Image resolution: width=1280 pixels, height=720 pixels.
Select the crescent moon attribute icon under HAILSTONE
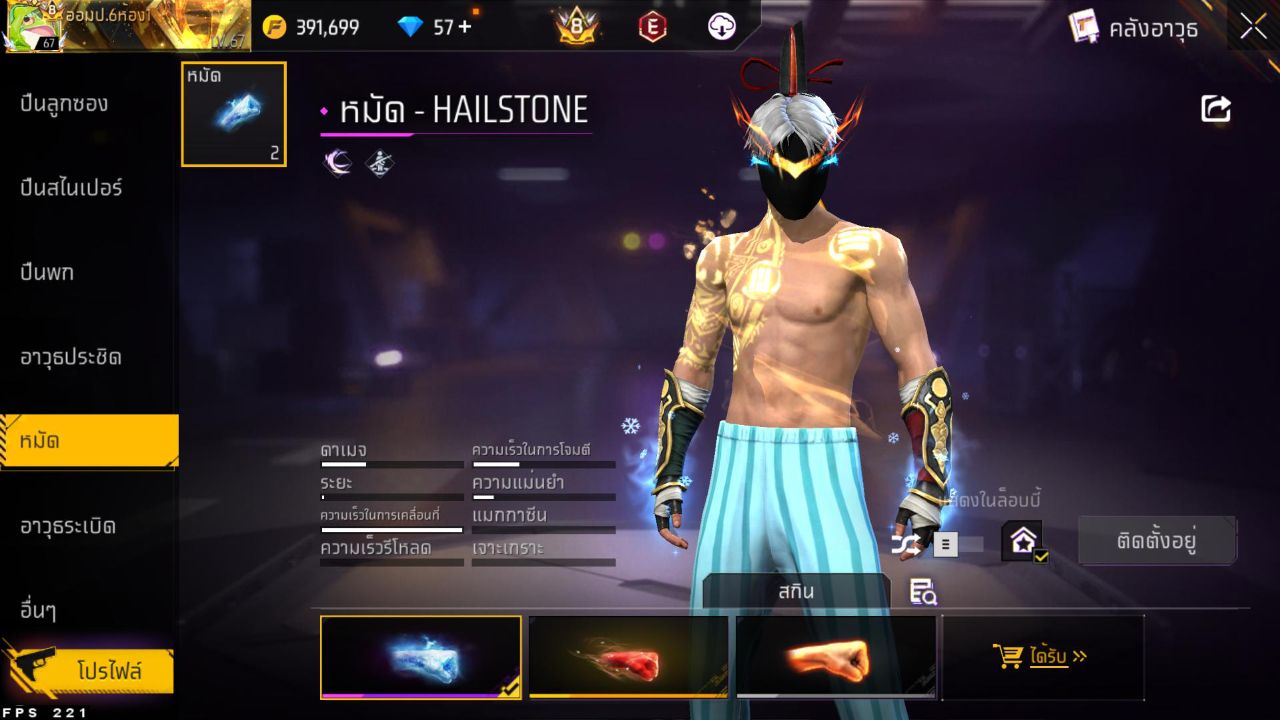pyautogui.click(x=337, y=161)
